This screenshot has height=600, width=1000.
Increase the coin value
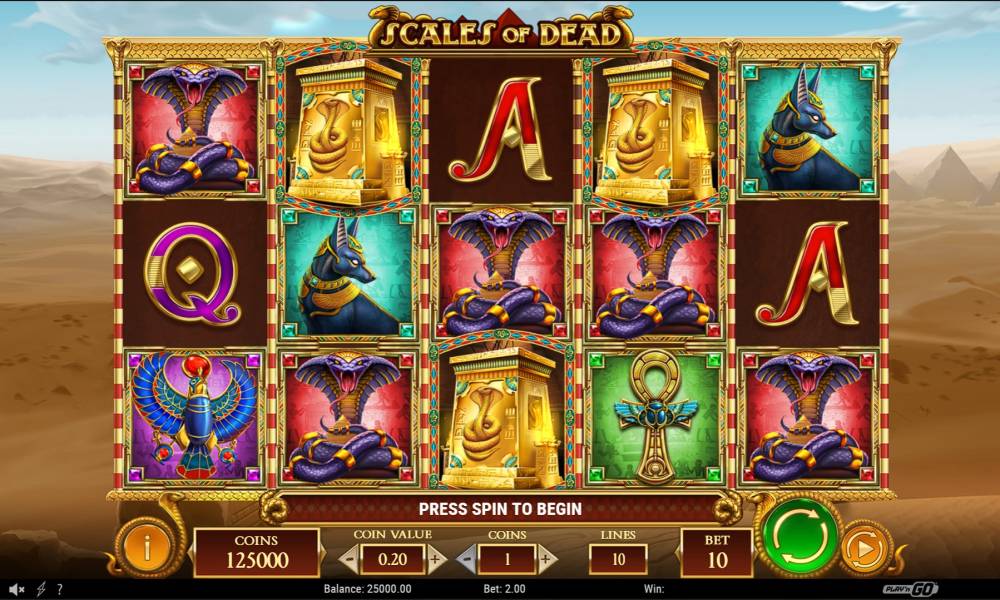(x=436, y=559)
